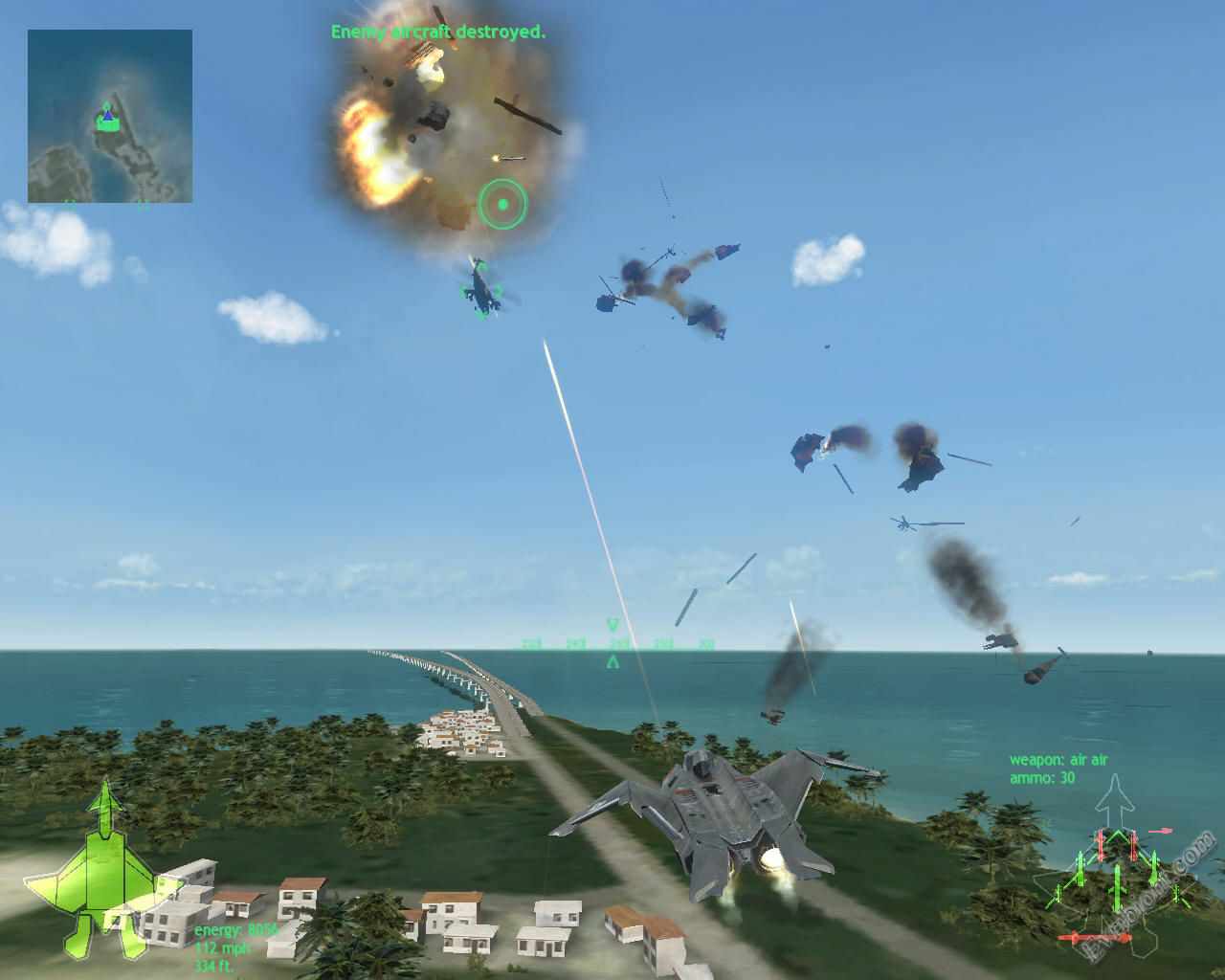The image size is (1225, 980).
Task: Open the weapon loadout diamond panel
Action: [1118, 890]
